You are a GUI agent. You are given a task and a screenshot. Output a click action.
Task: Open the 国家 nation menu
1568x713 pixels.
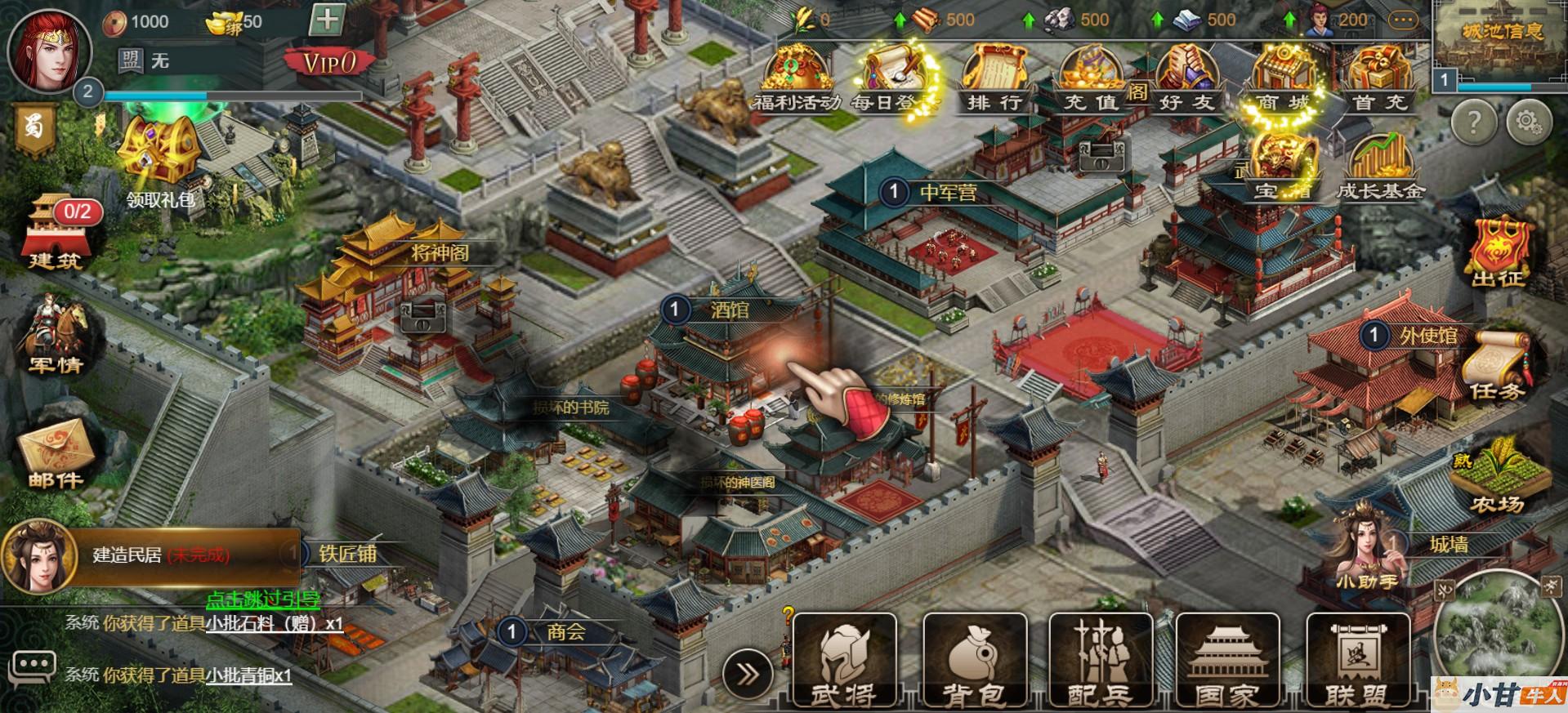[x=1227, y=660]
